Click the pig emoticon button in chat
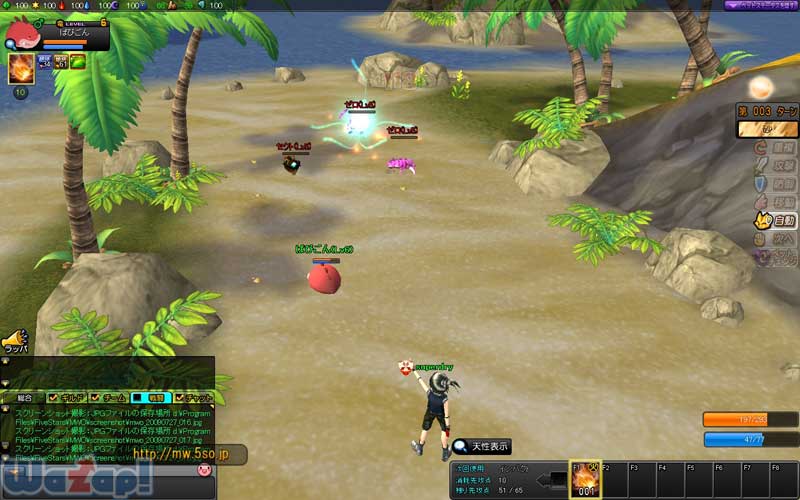 click(x=204, y=470)
